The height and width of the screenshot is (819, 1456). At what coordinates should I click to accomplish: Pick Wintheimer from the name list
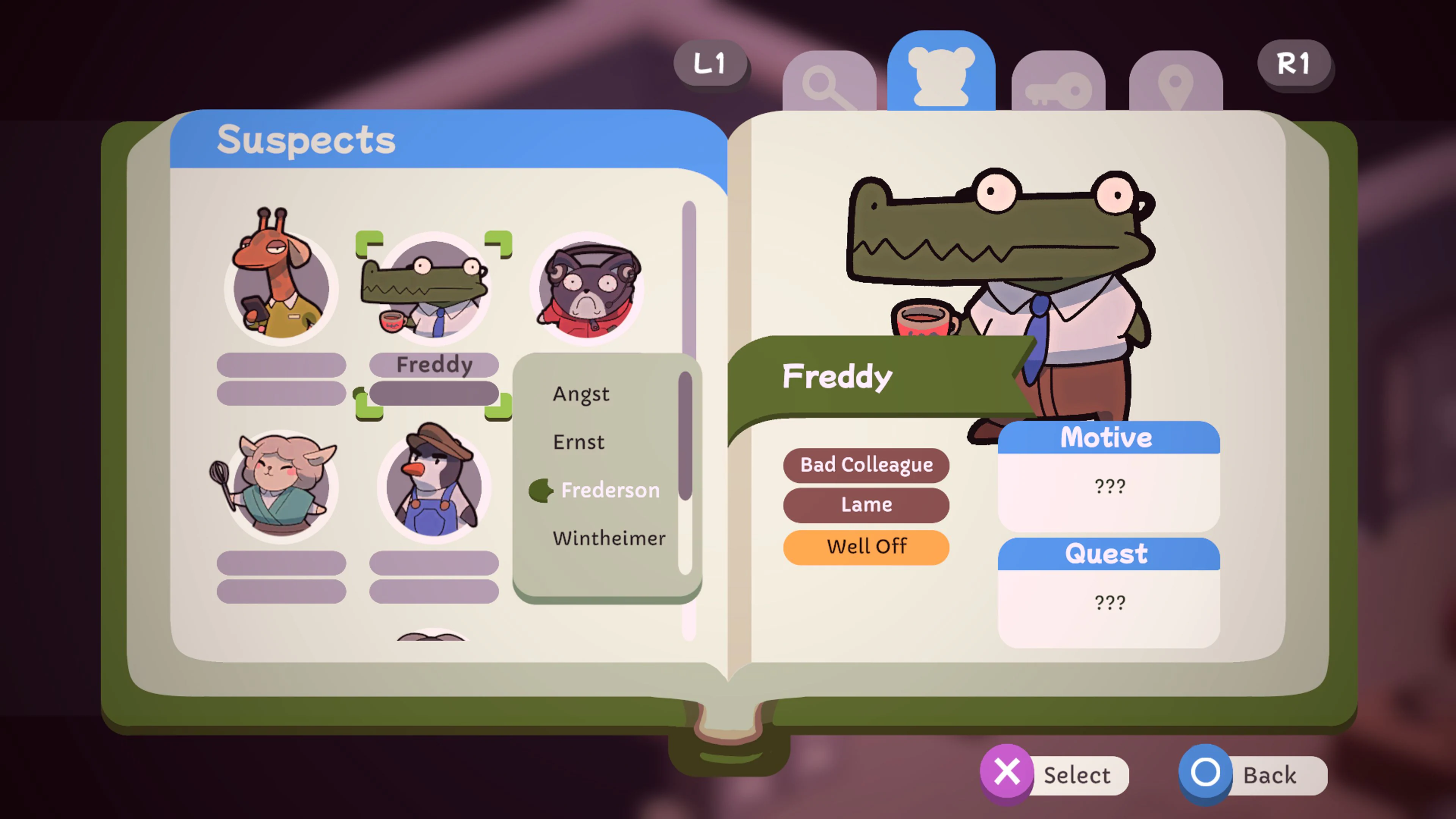609,538
